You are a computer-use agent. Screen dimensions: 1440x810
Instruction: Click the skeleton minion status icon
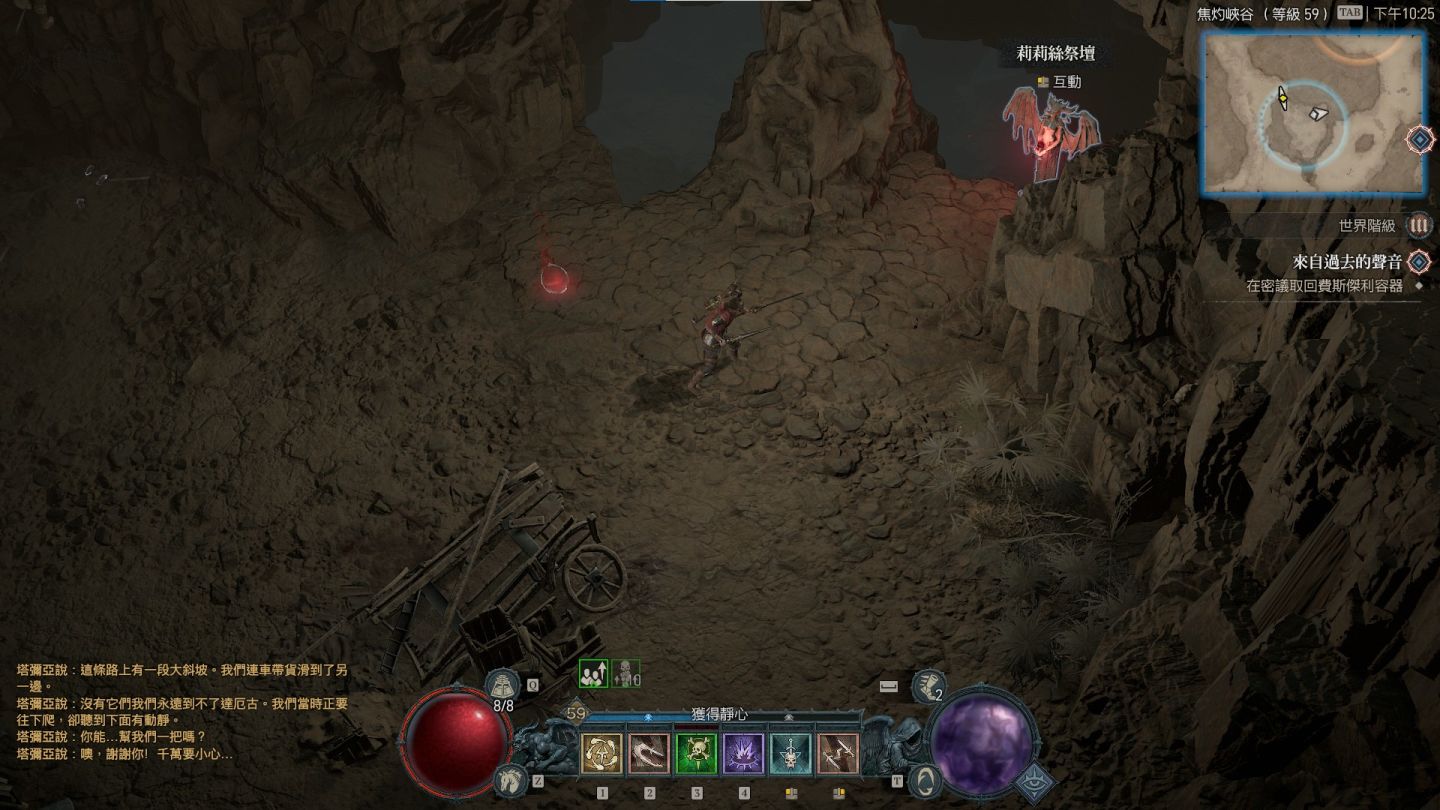[626, 674]
